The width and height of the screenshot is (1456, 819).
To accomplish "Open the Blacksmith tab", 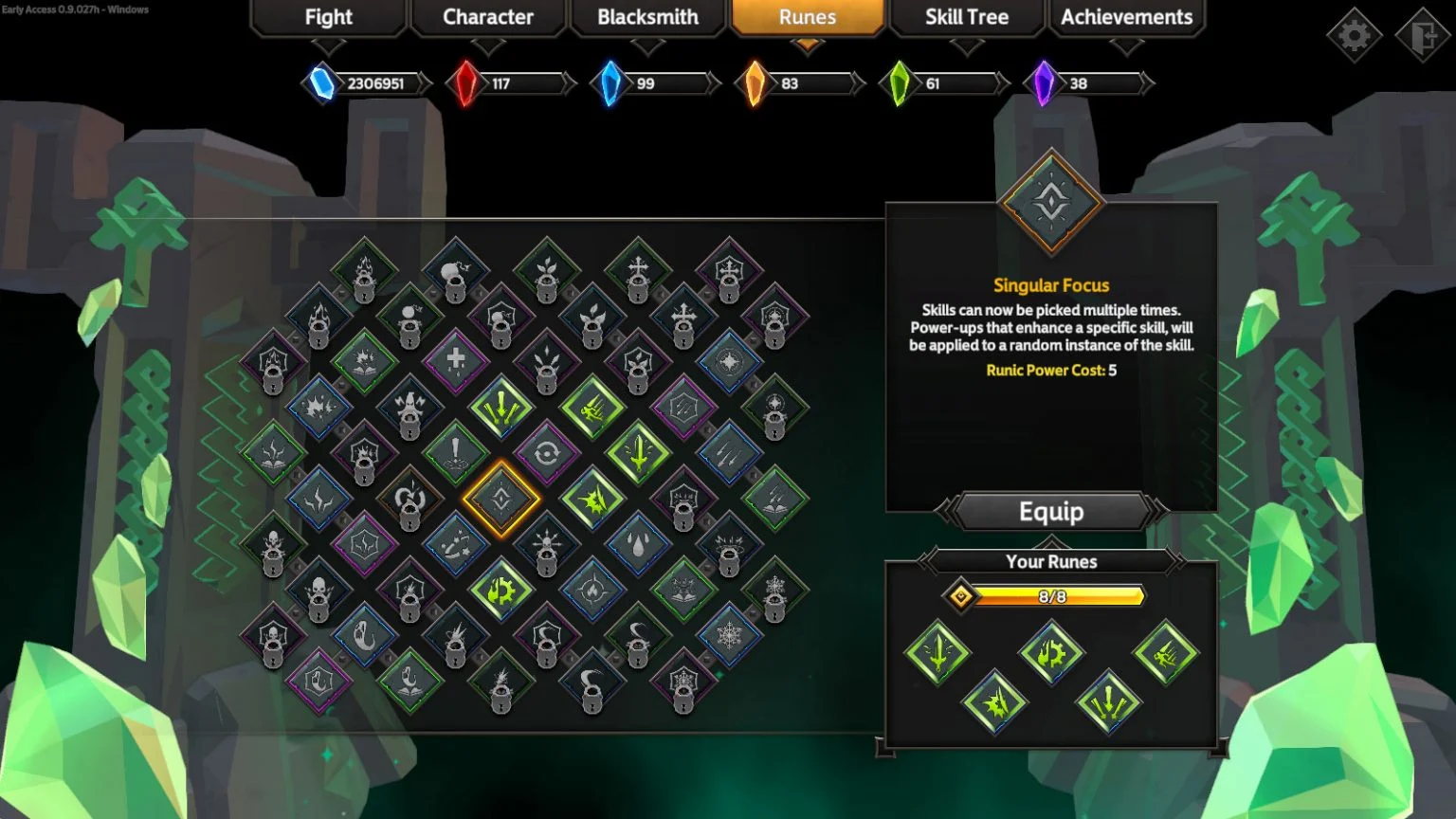I will click(x=646, y=17).
